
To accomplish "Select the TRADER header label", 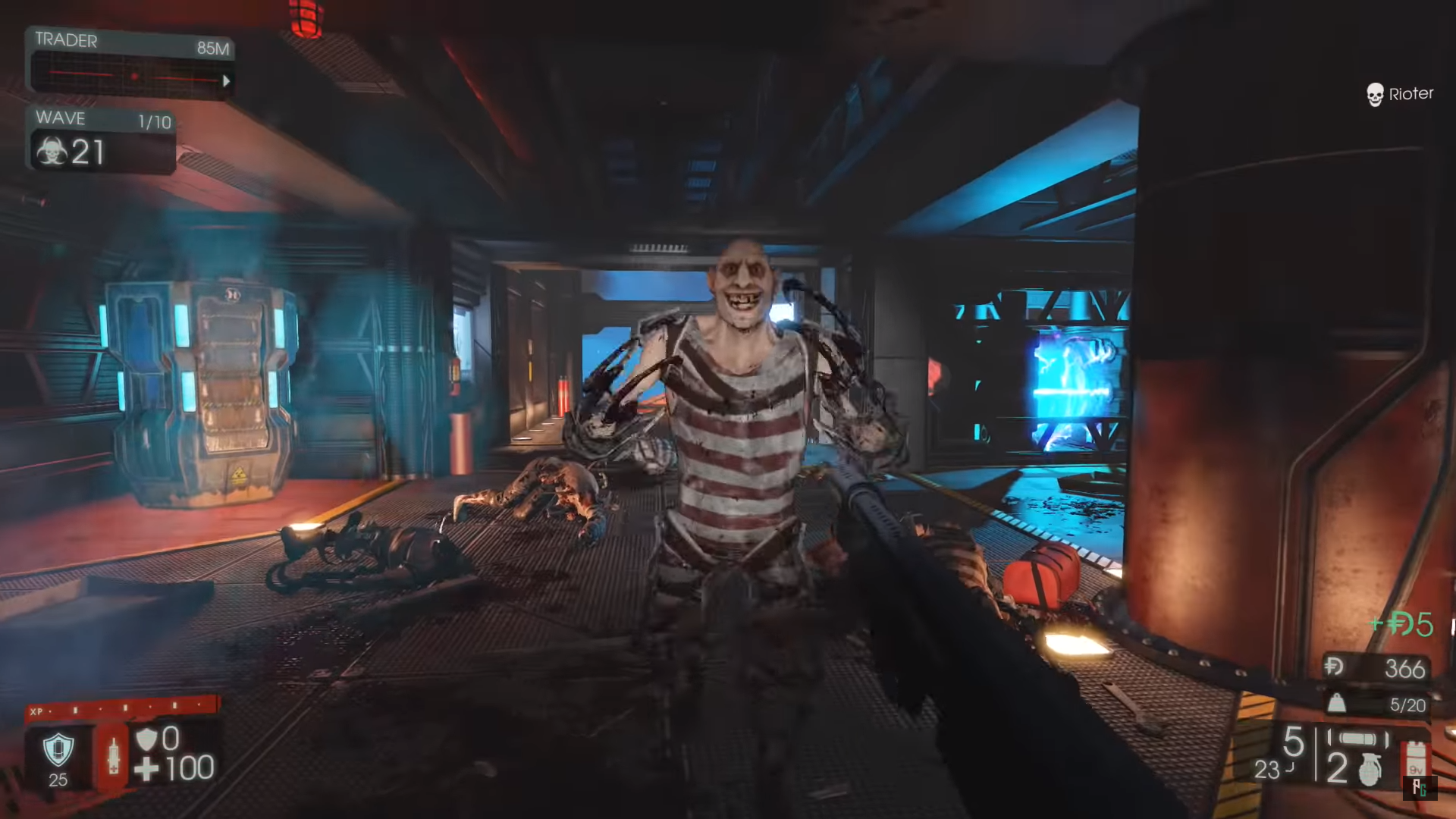I will [68, 41].
